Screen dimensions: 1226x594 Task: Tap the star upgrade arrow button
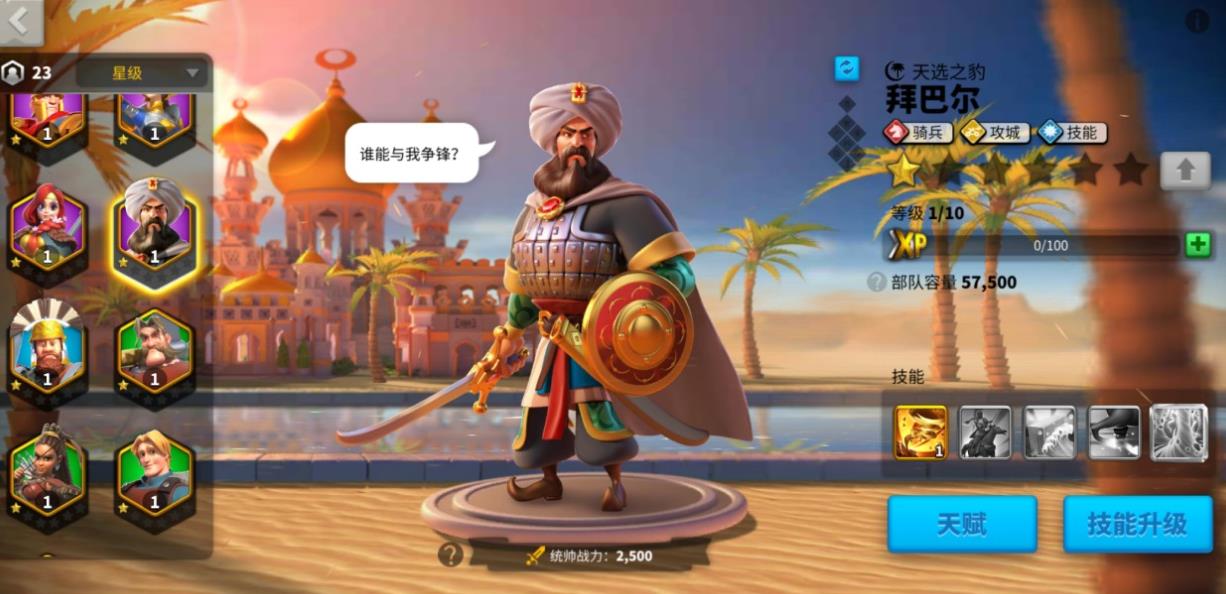click(1185, 170)
